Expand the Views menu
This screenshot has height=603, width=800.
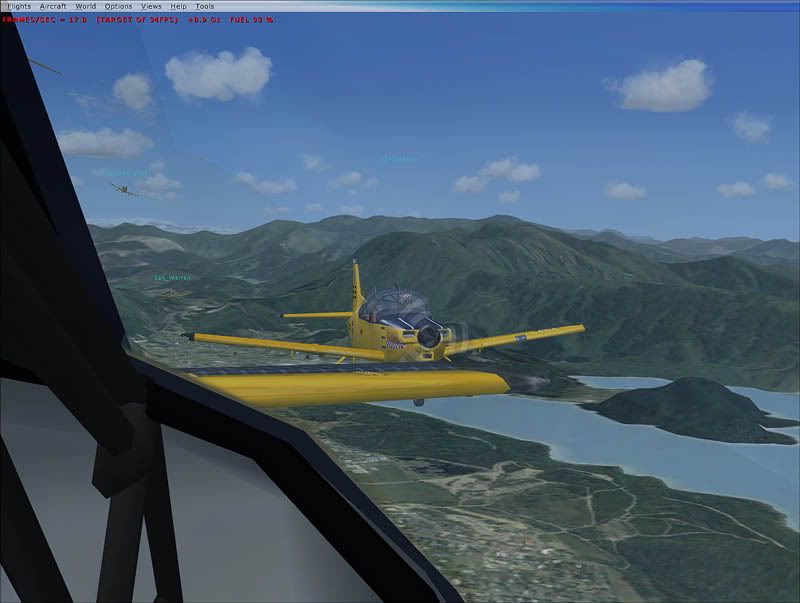151,6
